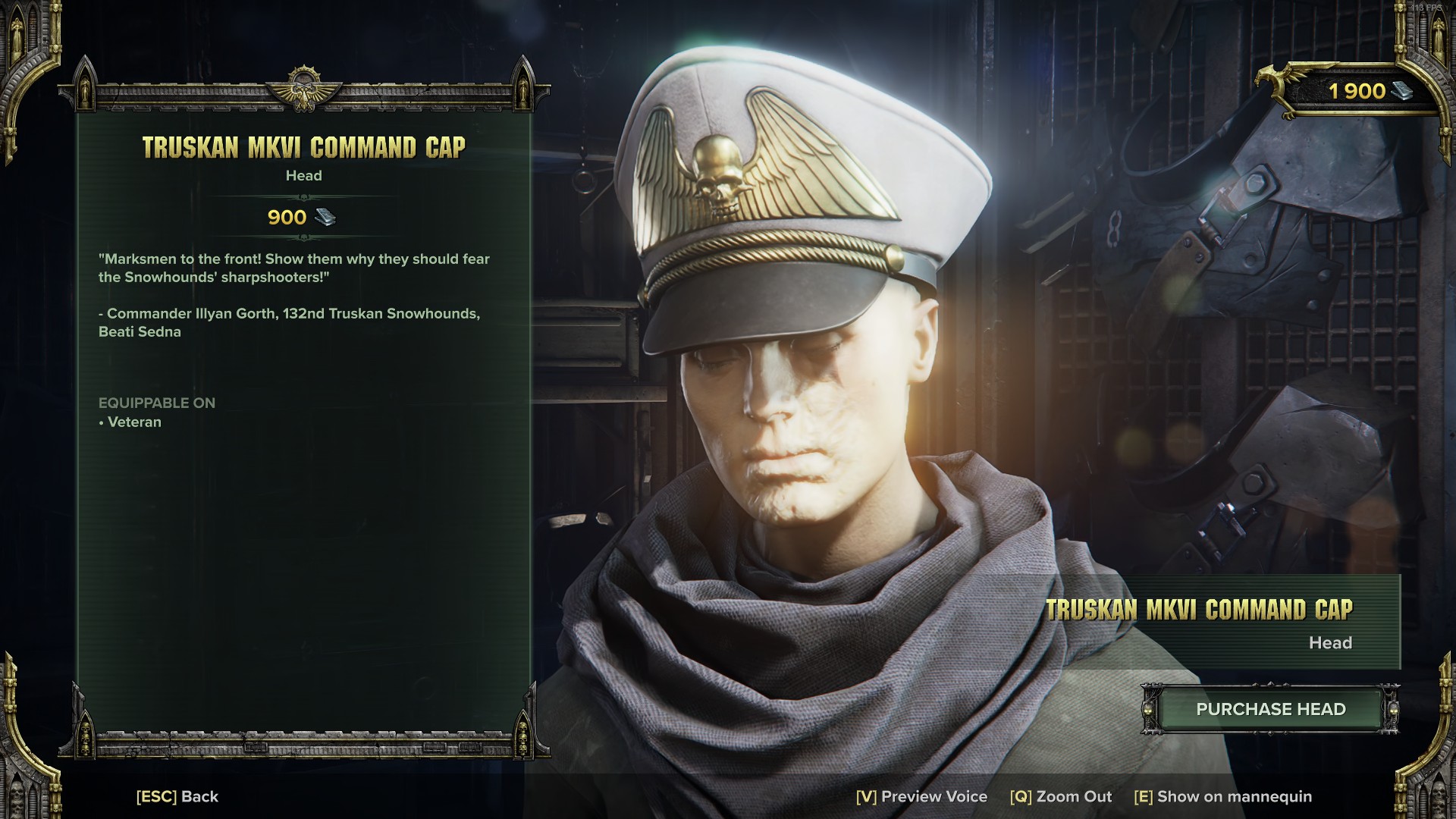Image resolution: width=1456 pixels, height=819 pixels.
Task: Purchase the Truskan MKVI Command Cap head
Action: point(1270,709)
